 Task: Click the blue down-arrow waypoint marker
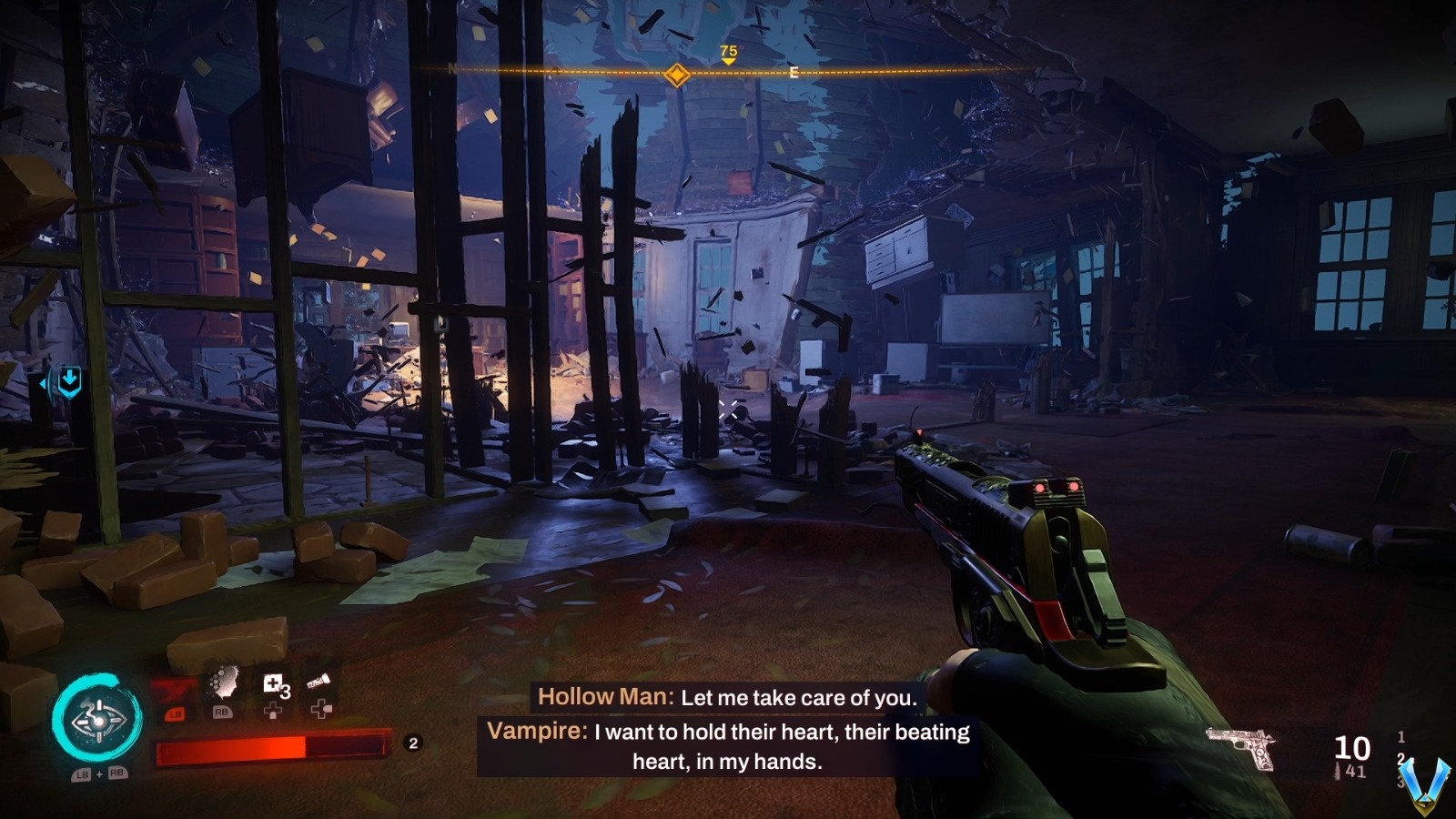[69, 380]
